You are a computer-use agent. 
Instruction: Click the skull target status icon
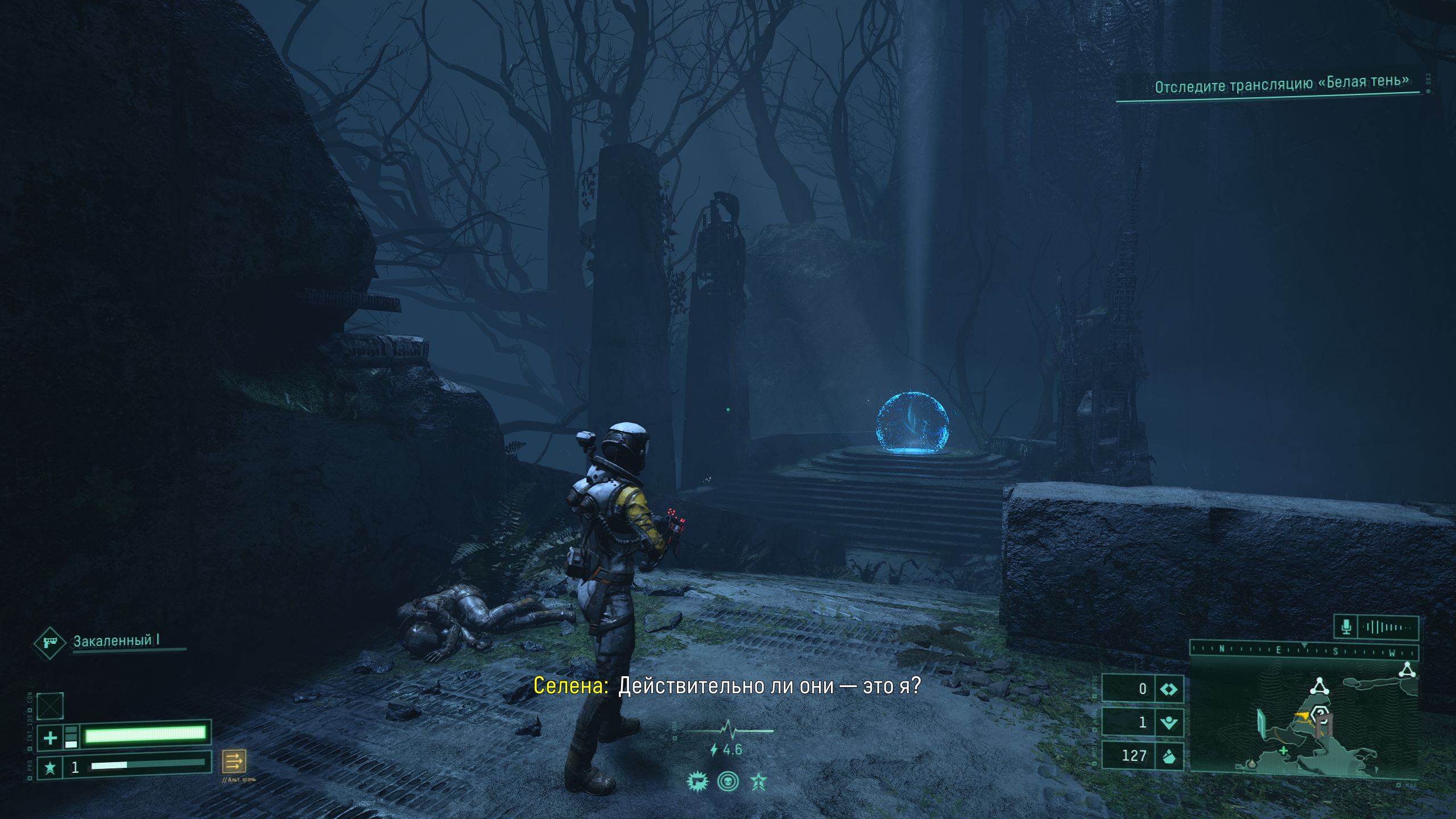728,781
